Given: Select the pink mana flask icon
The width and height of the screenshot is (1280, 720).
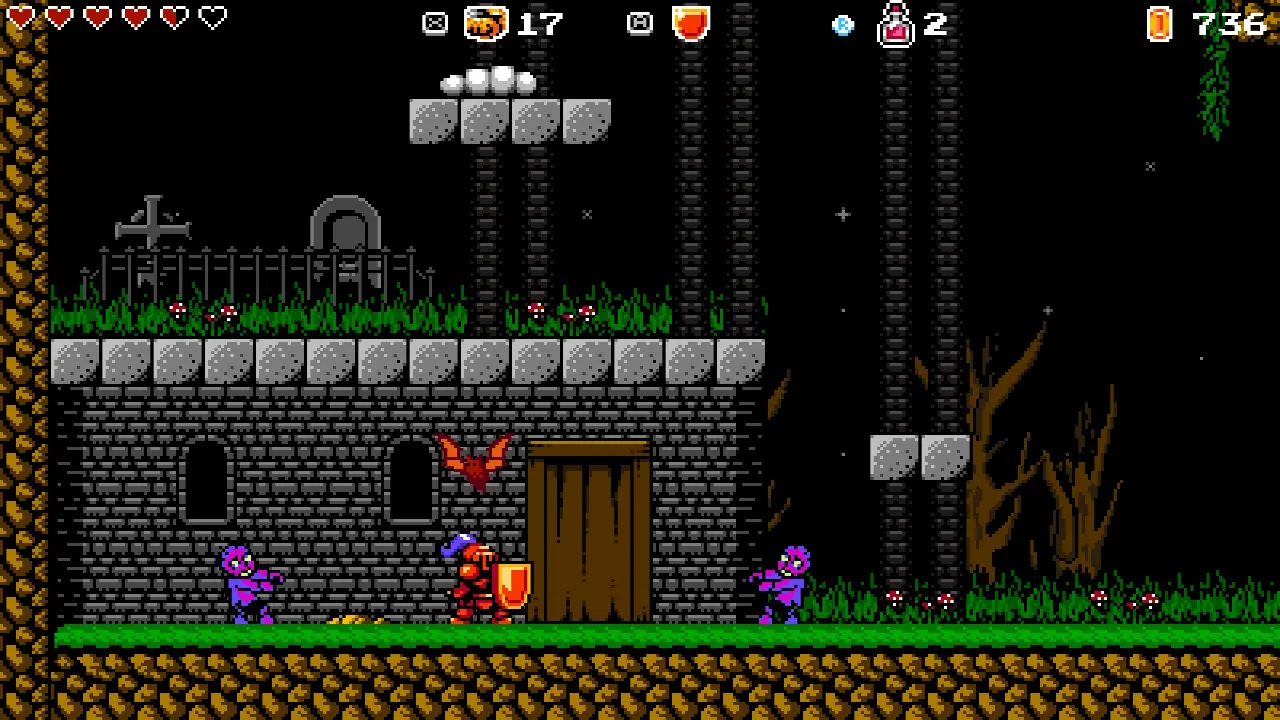Looking at the screenshot, I should [x=895, y=25].
